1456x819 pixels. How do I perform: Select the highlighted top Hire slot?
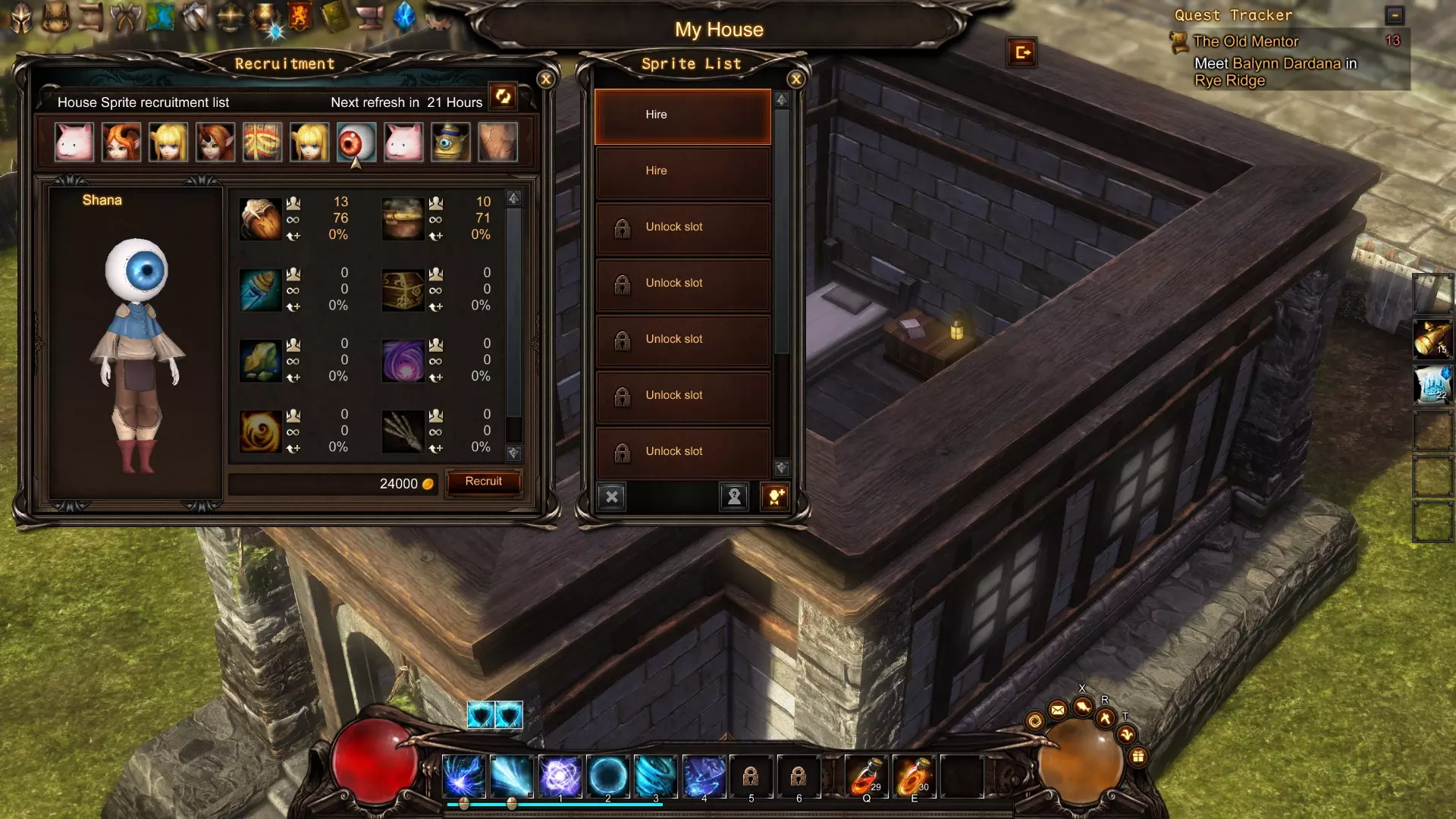[x=682, y=116]
